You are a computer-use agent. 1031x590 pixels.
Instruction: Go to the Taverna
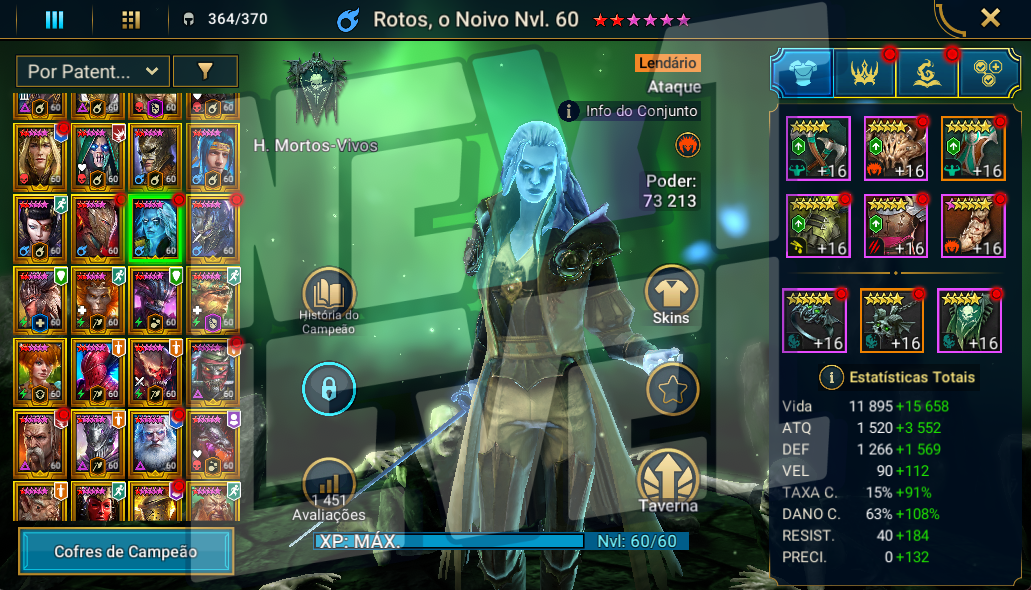pyautogui.click(x=669, y=480)
